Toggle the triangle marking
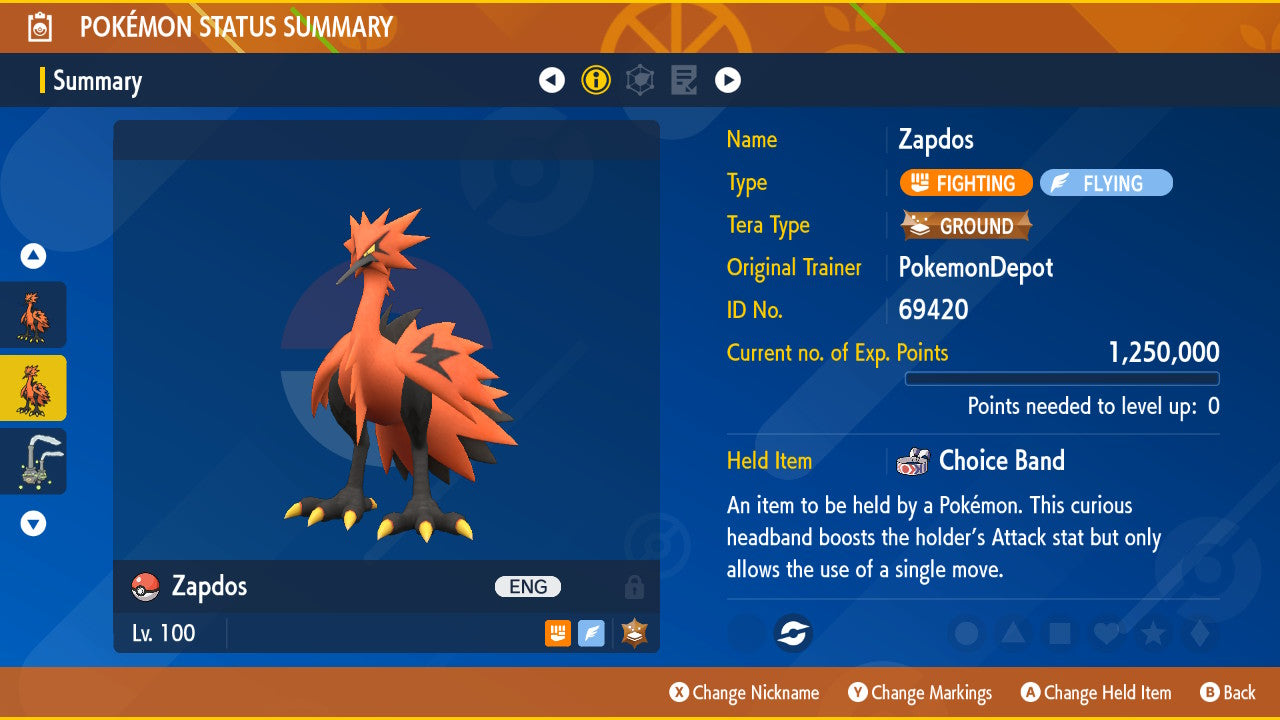 pyautogui.click(x=1013, y=633)
